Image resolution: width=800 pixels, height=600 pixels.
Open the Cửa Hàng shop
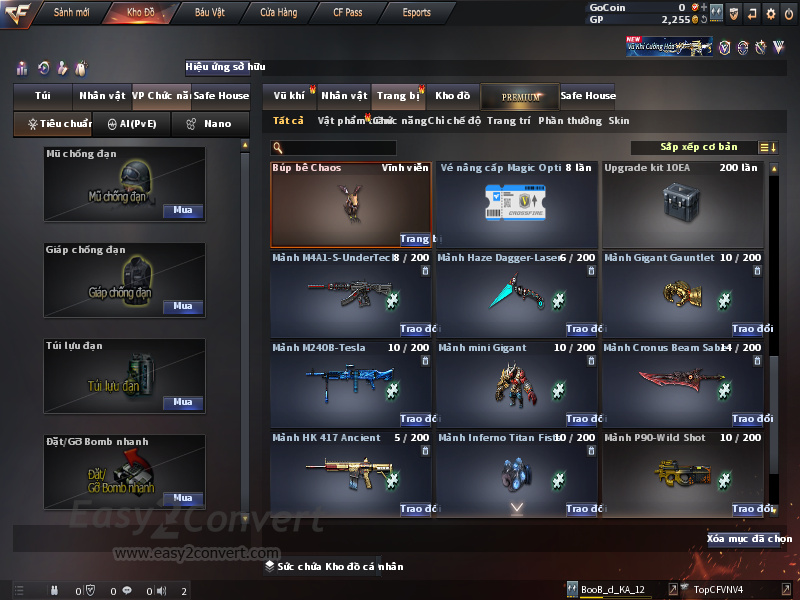pos(278,13)
